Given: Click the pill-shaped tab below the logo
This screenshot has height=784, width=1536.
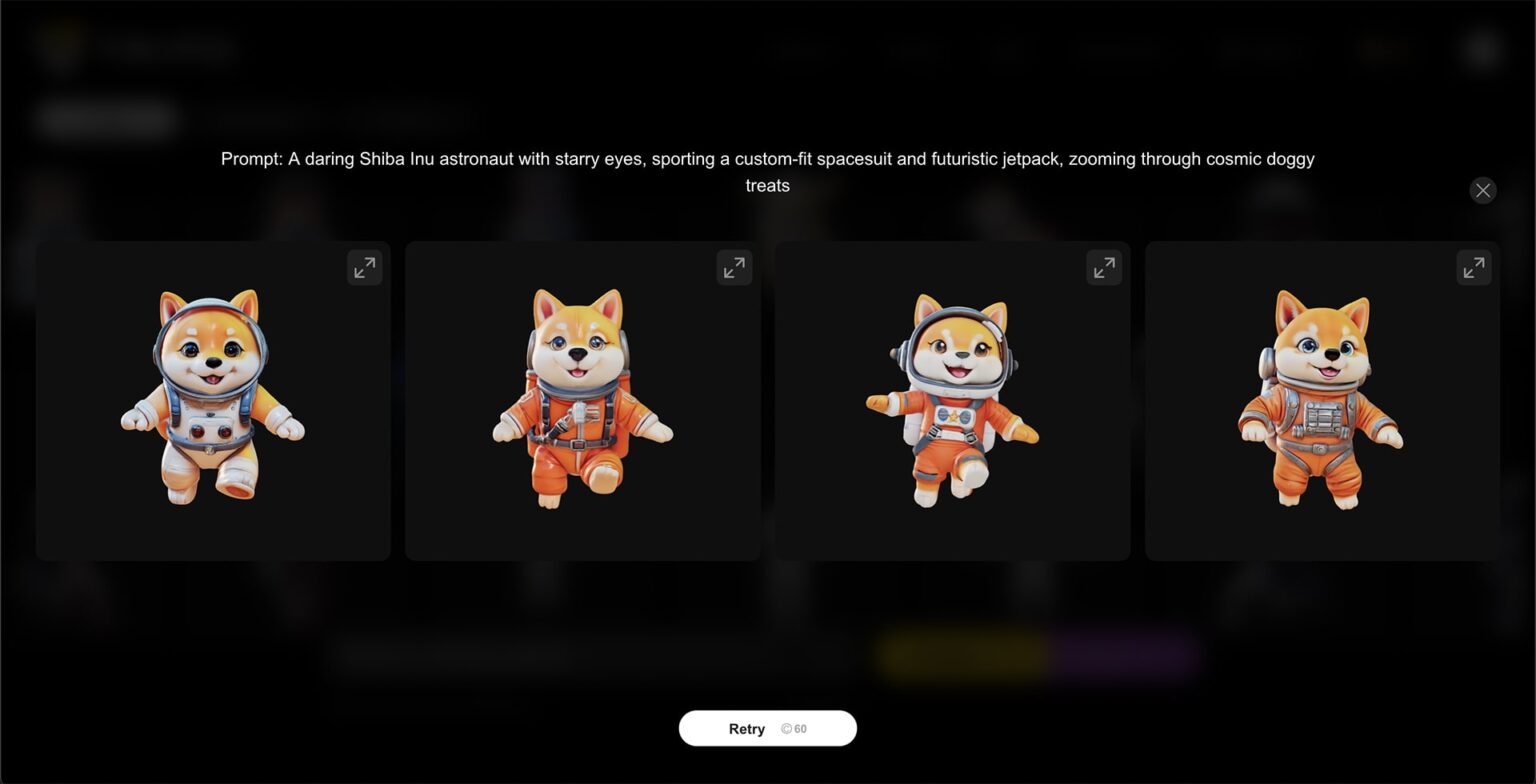Looking at the screenshot, I should coord(105,118).
